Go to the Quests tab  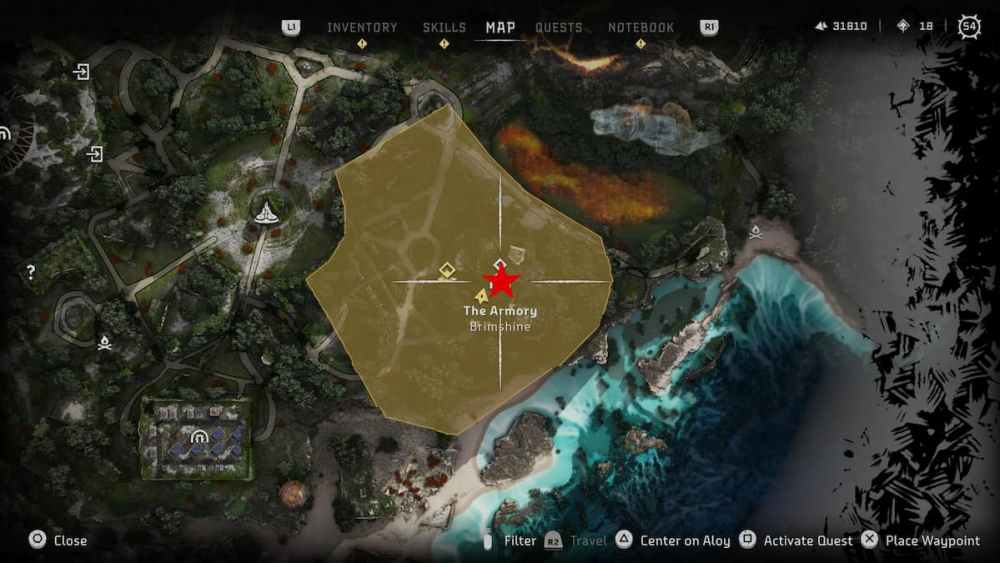coord(559,27)
